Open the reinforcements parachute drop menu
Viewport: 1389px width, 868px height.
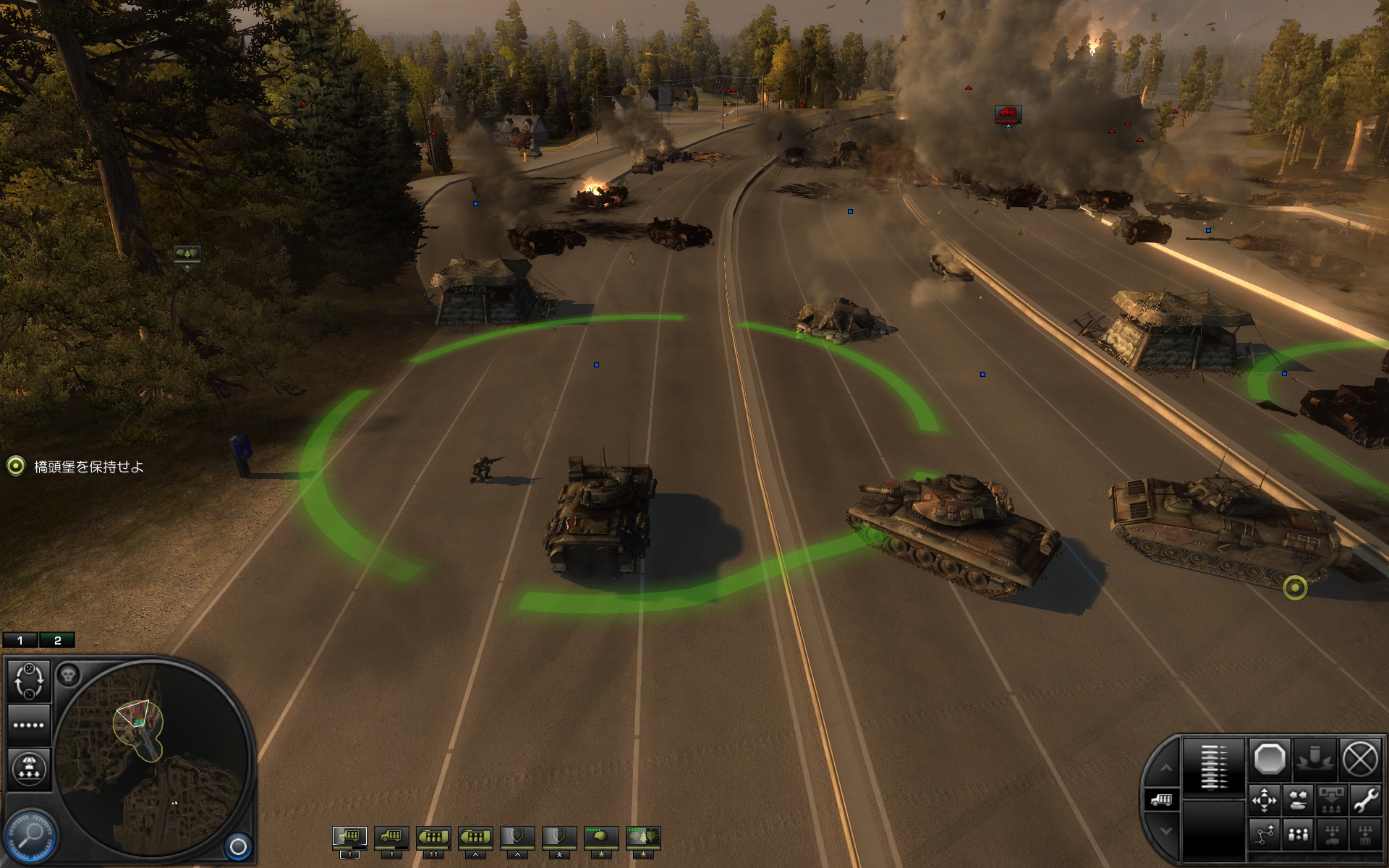[29, 768]
